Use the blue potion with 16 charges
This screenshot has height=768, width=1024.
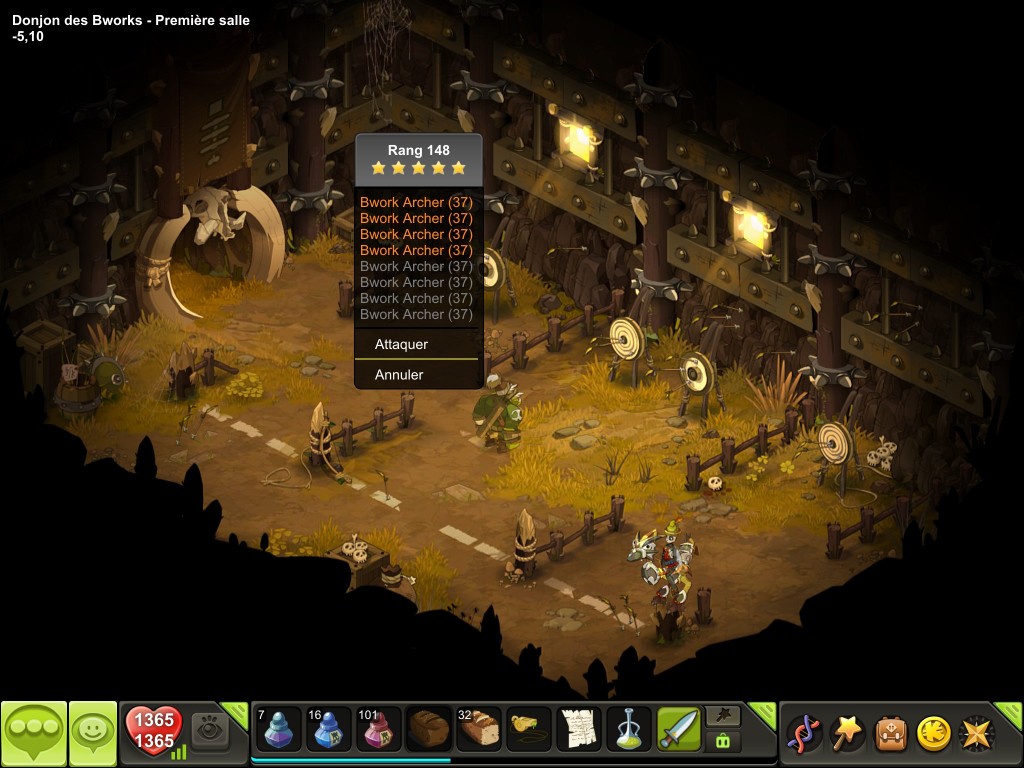point(328,730)
